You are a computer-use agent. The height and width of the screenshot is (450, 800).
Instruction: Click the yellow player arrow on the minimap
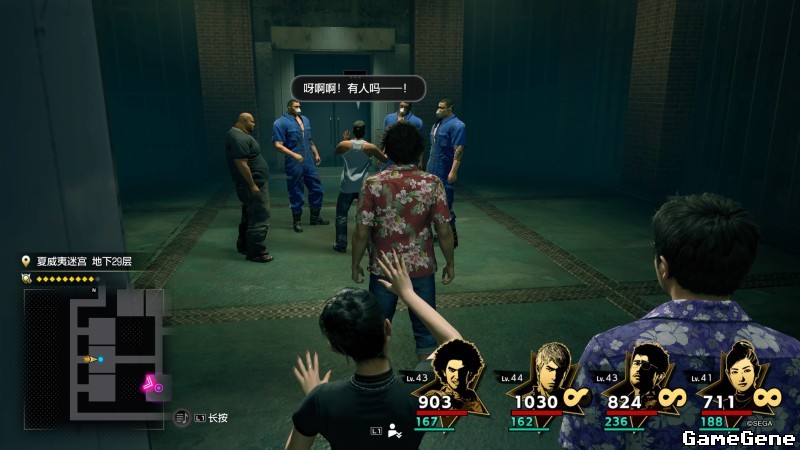click(x=90, y=358)
